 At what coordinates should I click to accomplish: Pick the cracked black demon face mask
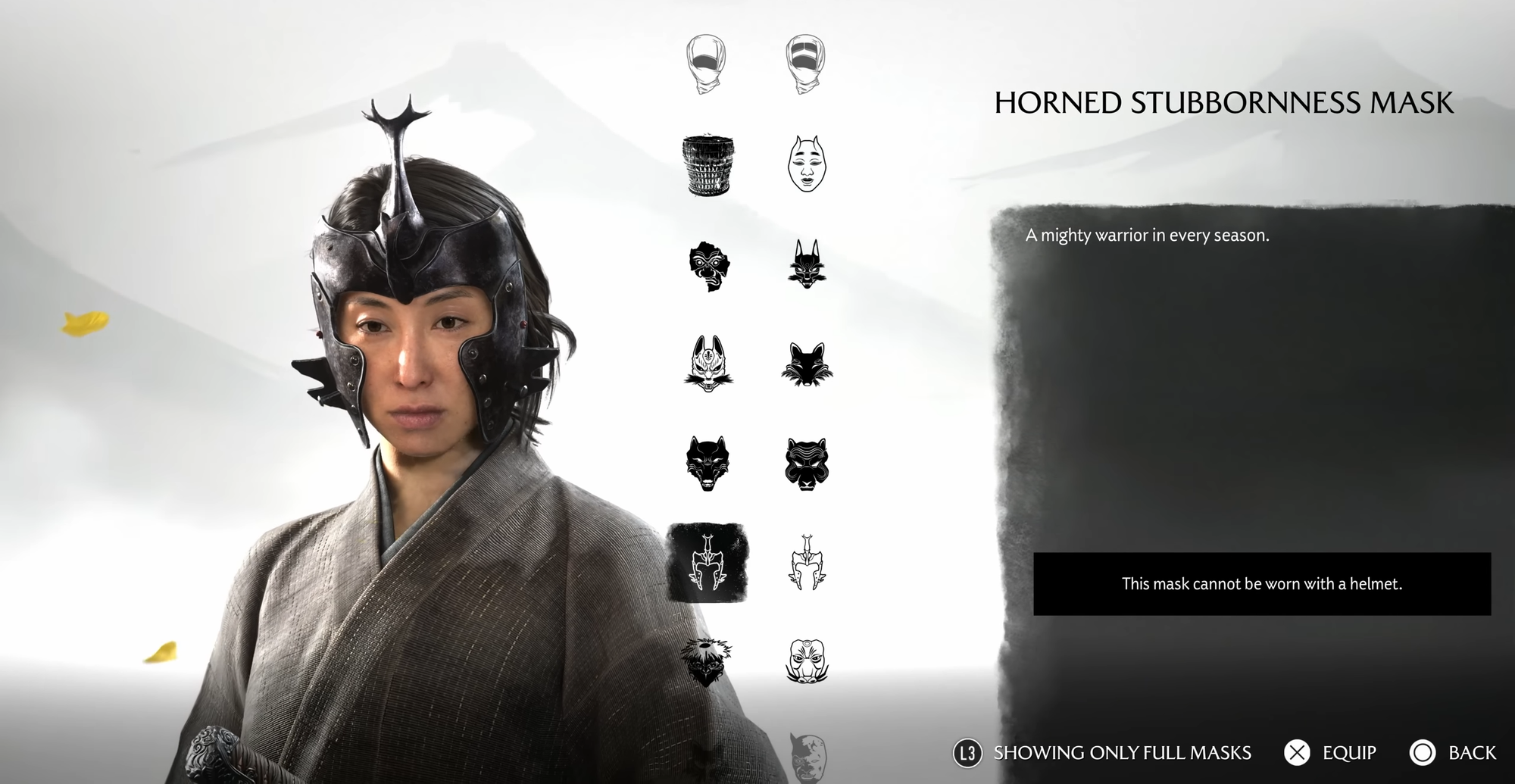click(708, 265)
